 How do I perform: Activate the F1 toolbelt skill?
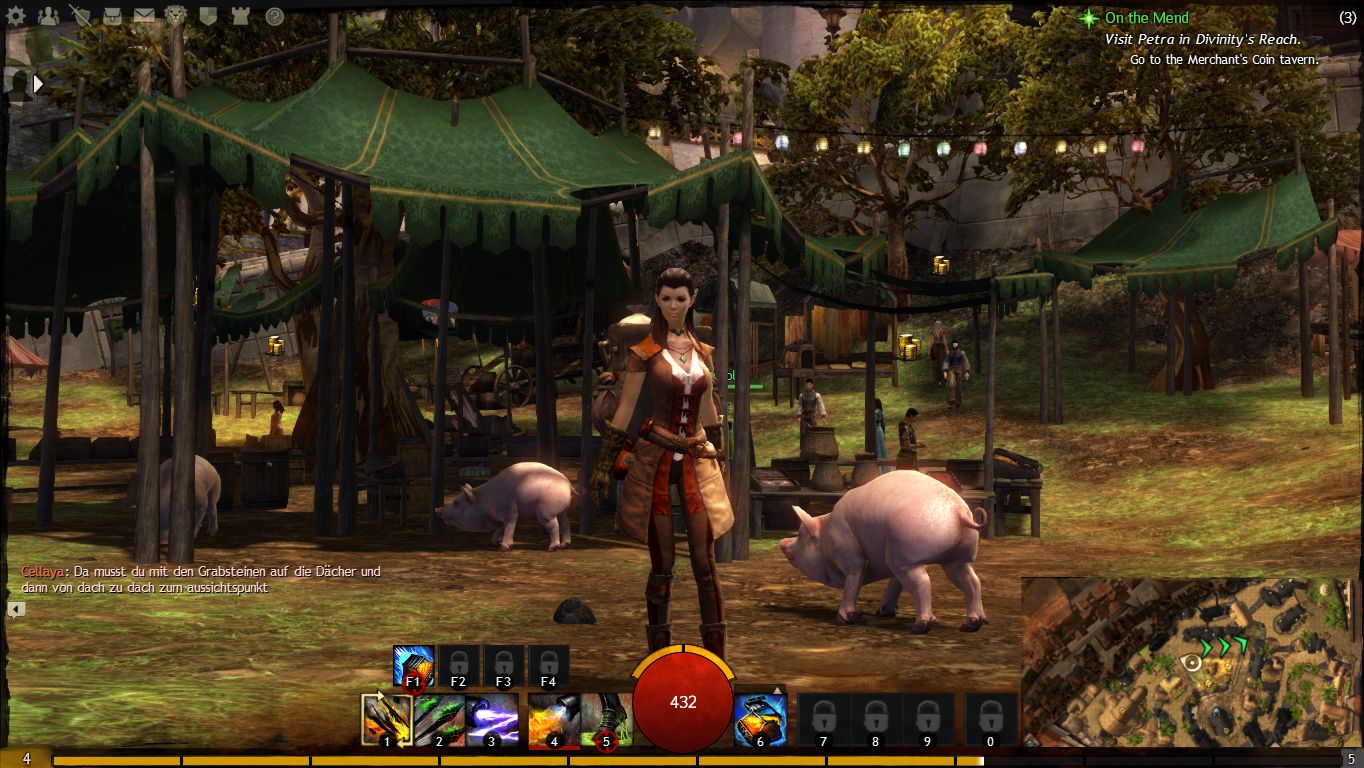[413, 666]
